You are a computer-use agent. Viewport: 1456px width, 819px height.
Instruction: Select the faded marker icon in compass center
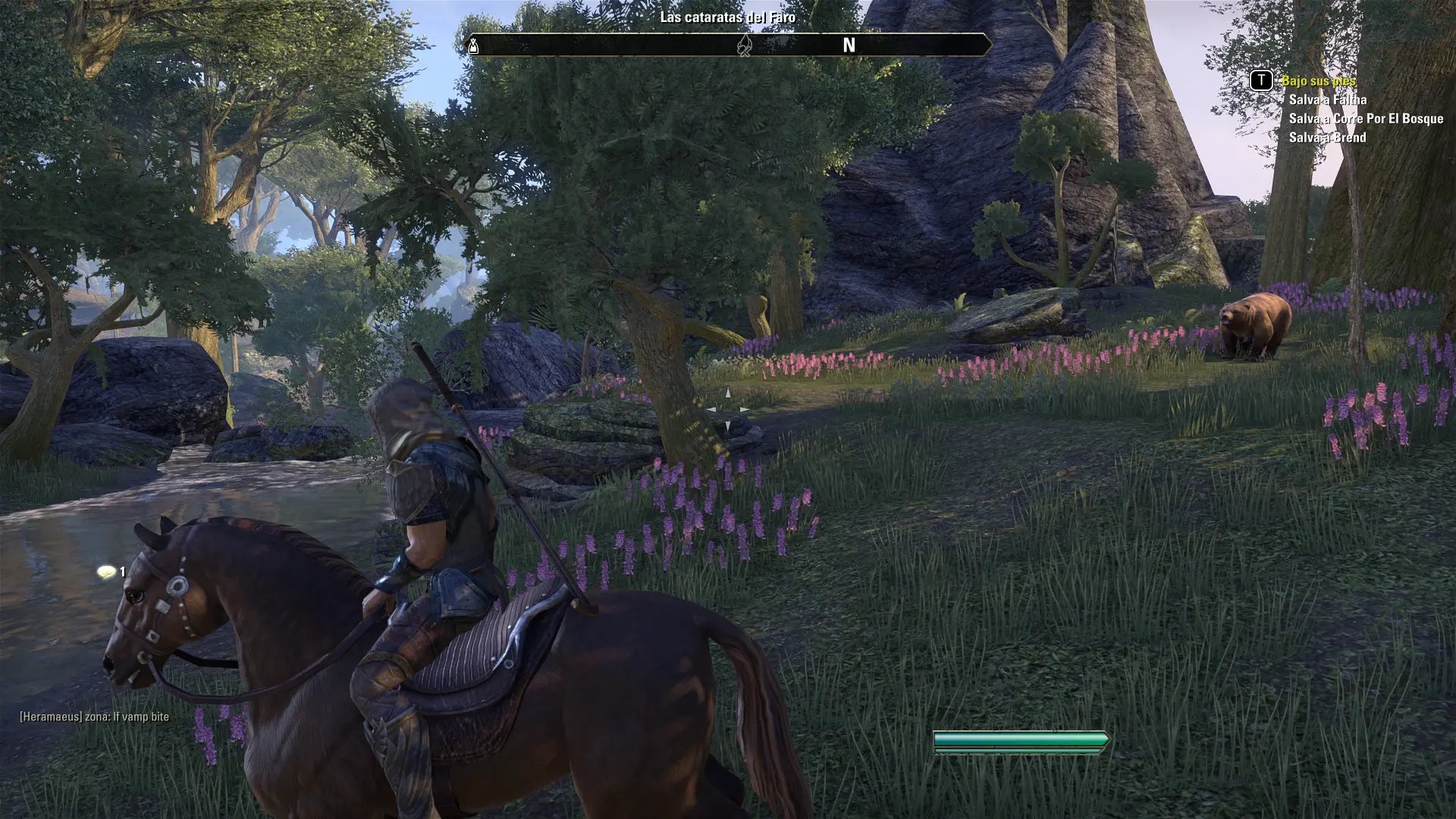(x=745, y=45)
